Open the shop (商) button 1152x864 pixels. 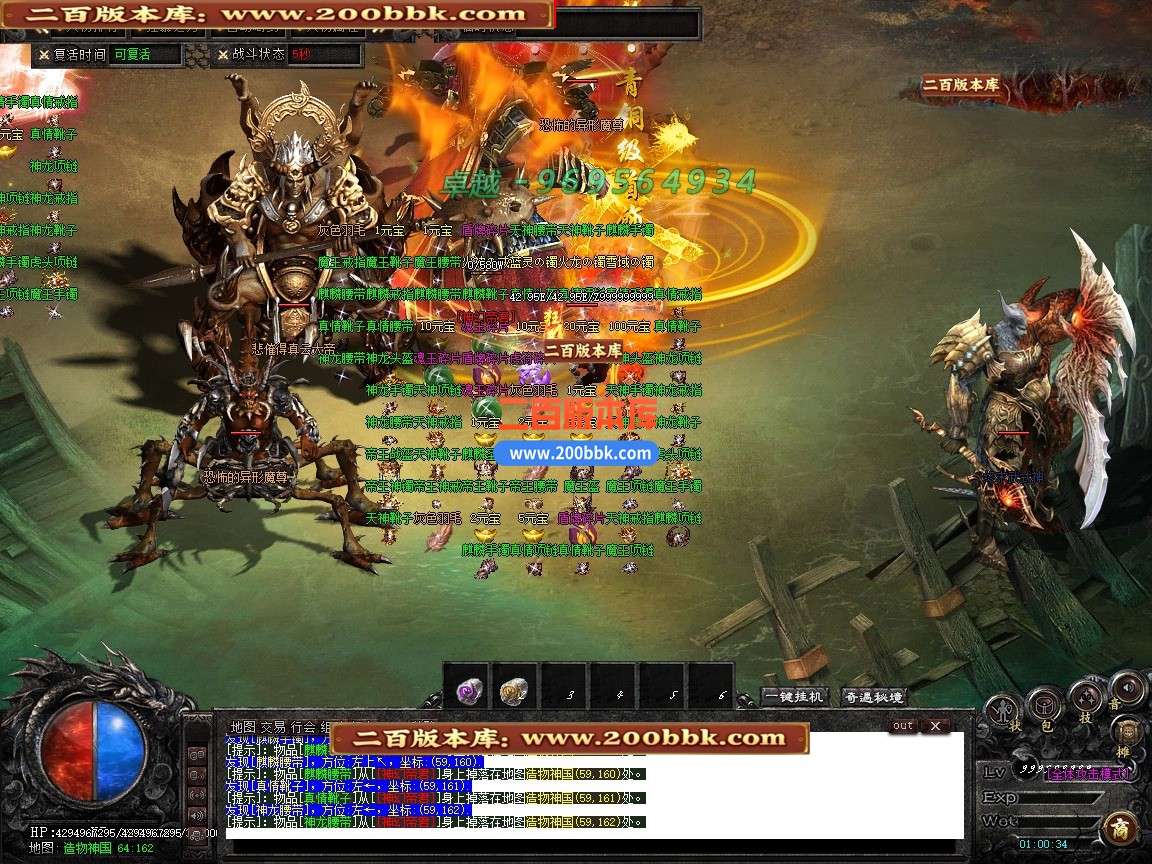(1119, 830)
